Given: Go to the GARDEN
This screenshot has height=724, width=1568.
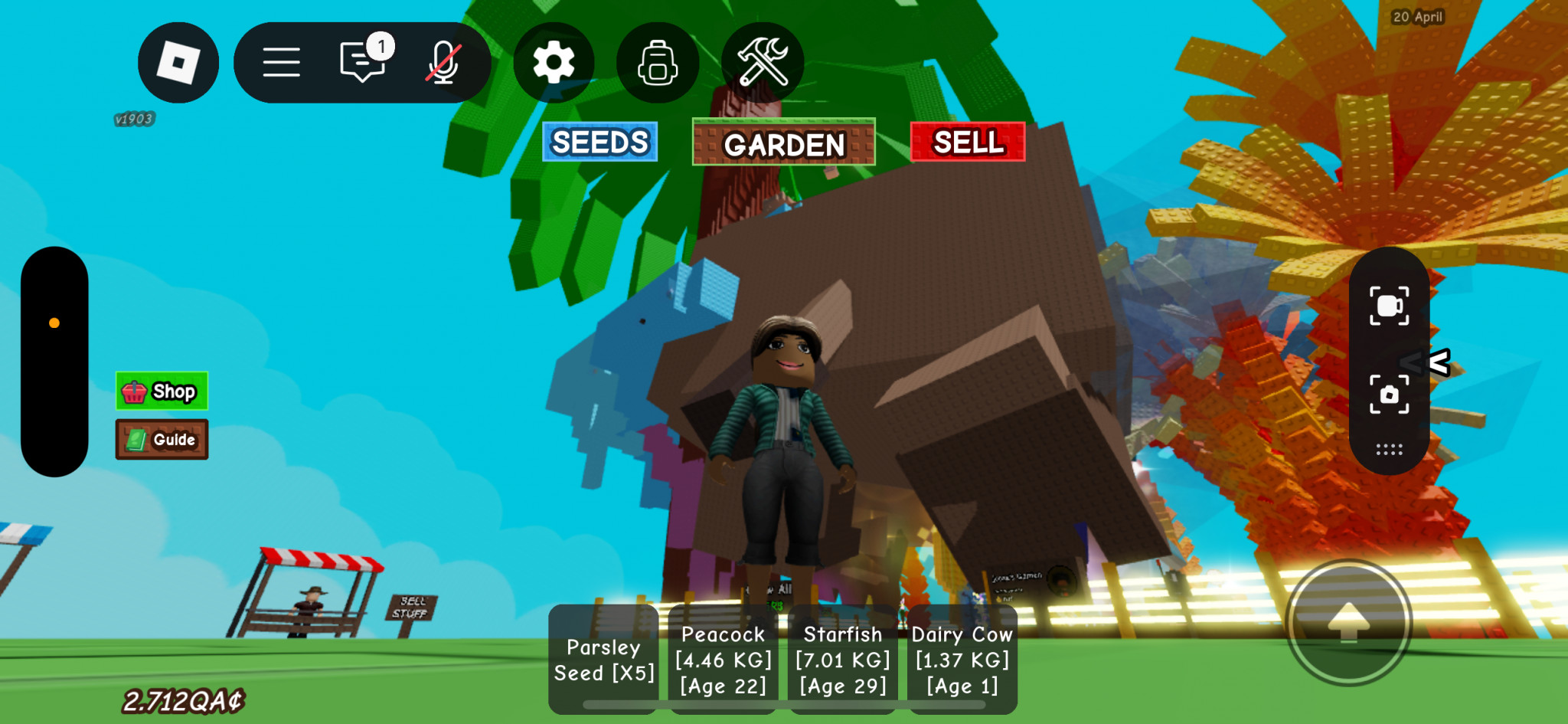Looking at the screenshot, I should click(x=783, y=143).
